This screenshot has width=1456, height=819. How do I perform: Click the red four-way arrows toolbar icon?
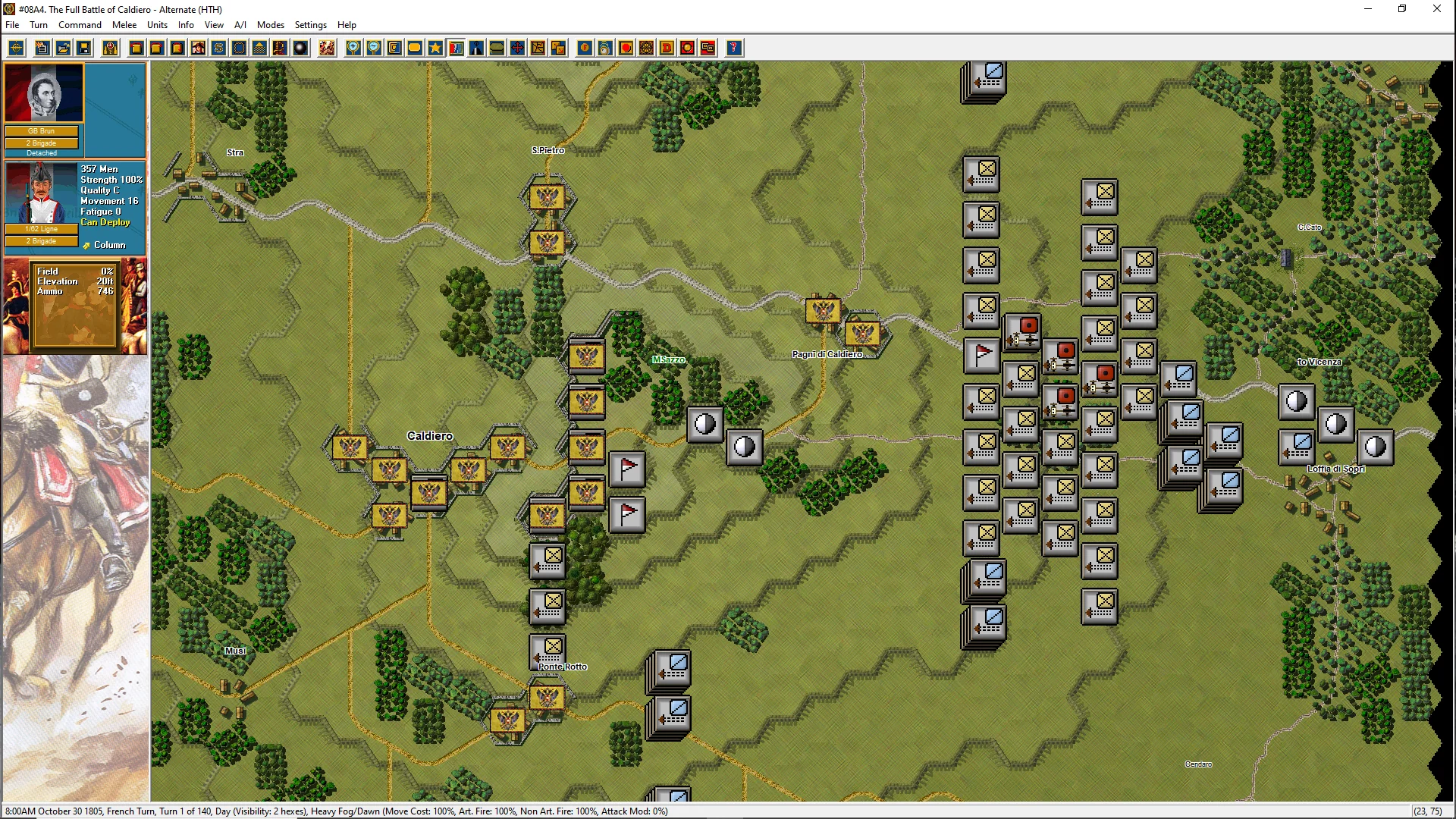[517, 49]
